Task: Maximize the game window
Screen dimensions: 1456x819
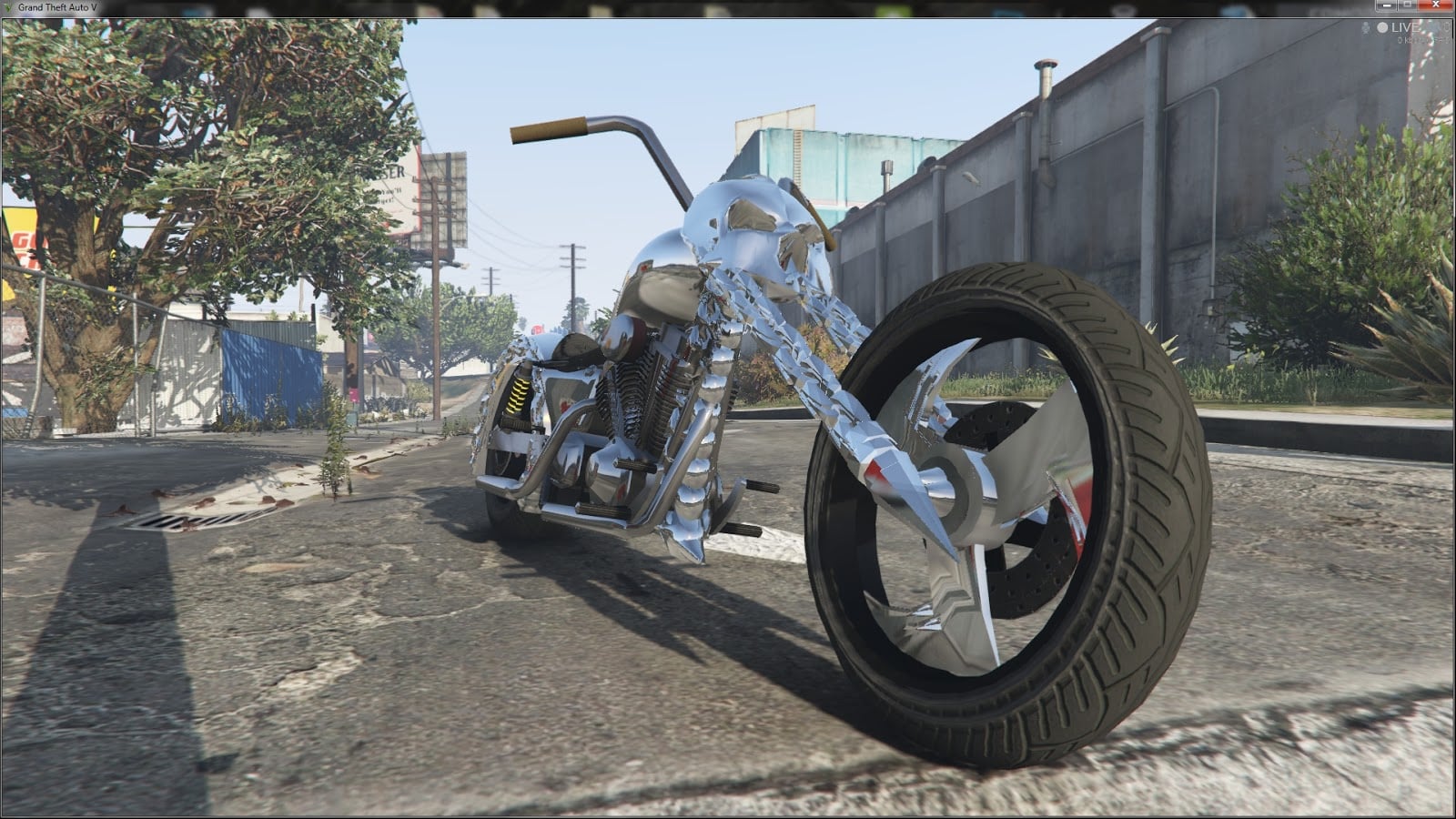Action: [x=1409, y=6]
